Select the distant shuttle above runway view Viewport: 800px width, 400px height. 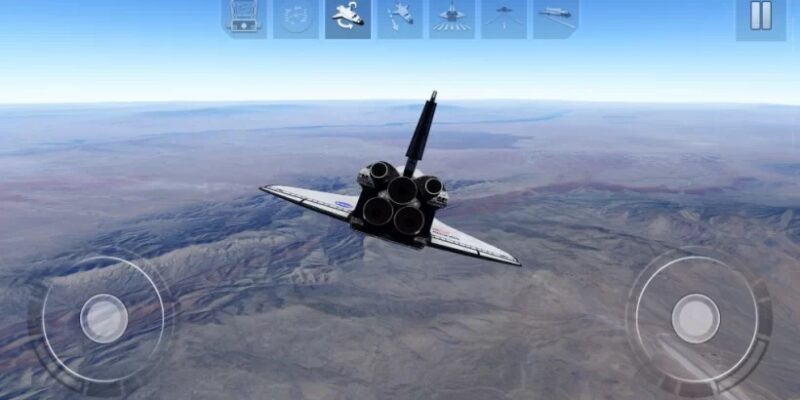pyautogui.click(x=504, y=17)
